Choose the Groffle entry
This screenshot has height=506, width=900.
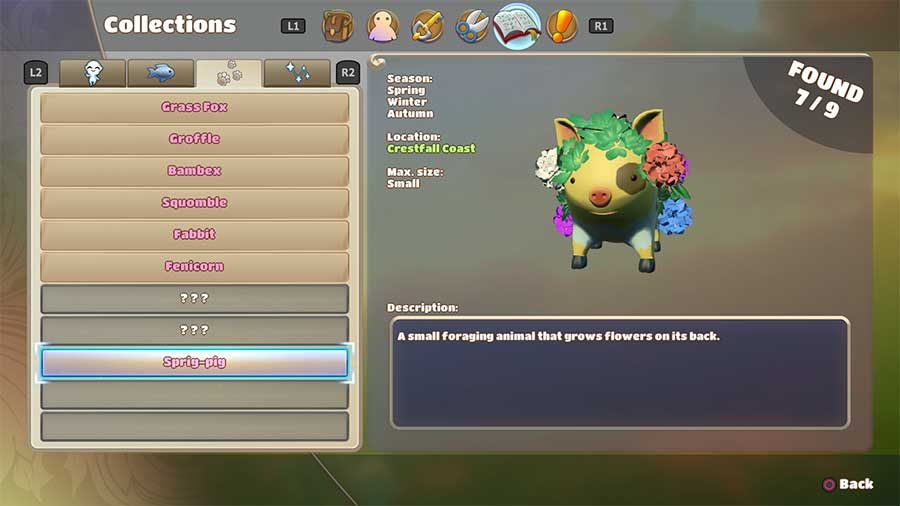point(194,139)
